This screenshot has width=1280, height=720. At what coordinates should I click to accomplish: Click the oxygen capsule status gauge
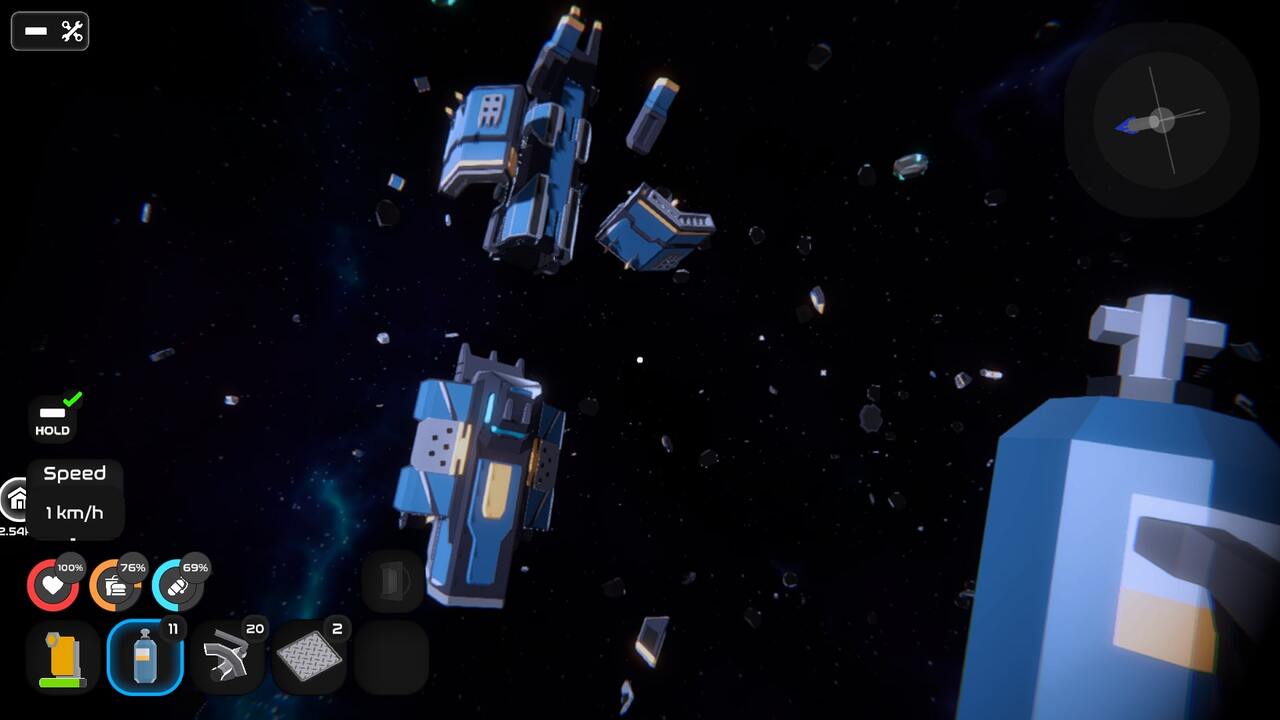177,584
